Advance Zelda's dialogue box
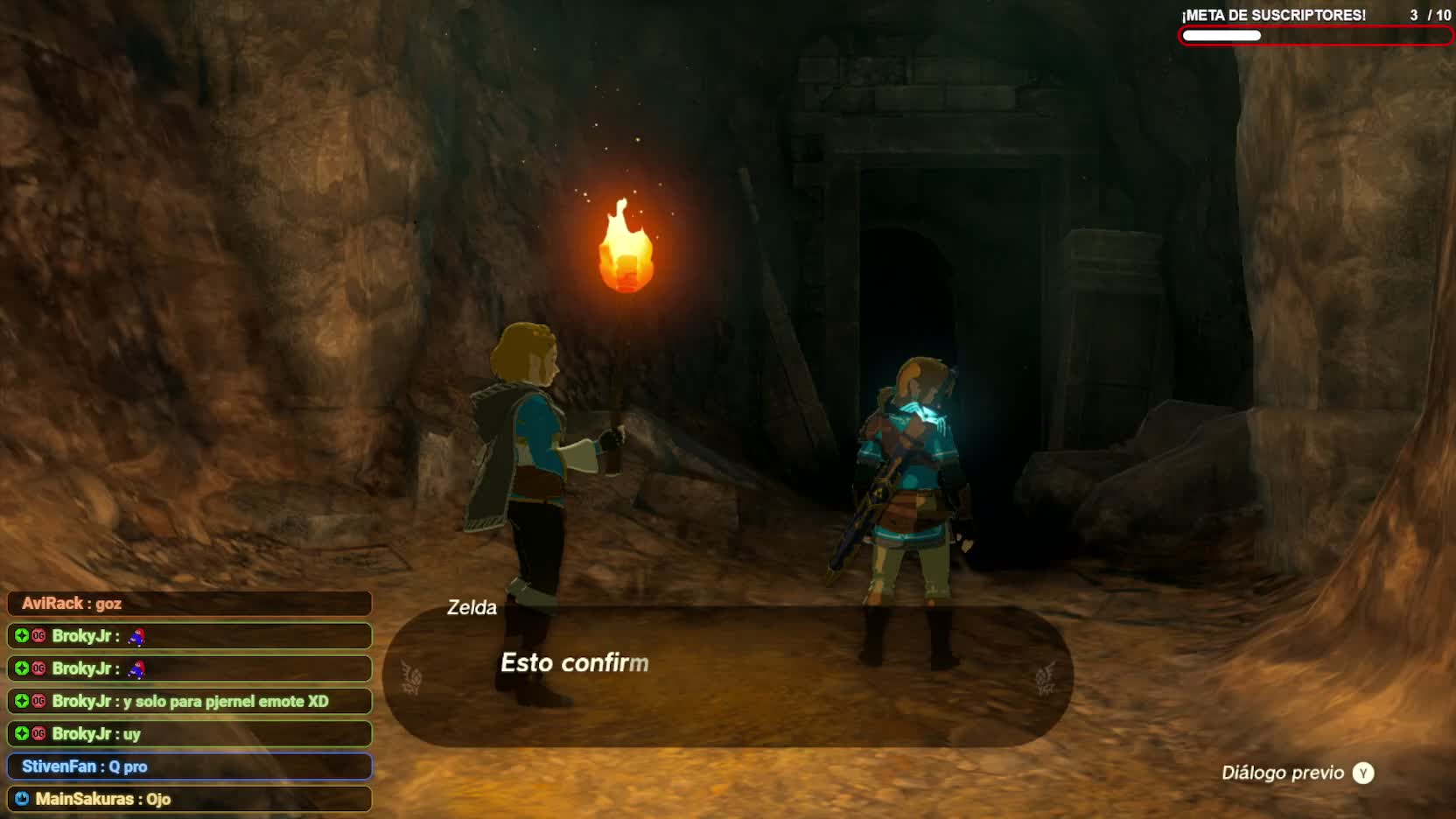This screenshot has height=819, width=1456. (727, 676)
